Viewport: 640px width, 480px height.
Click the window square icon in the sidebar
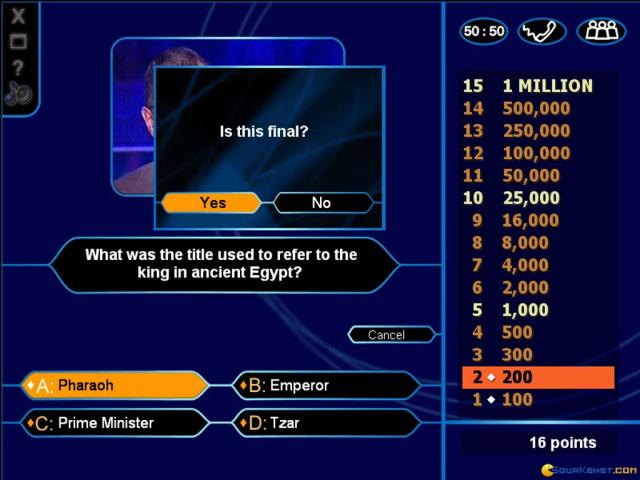tap(19, 42)
